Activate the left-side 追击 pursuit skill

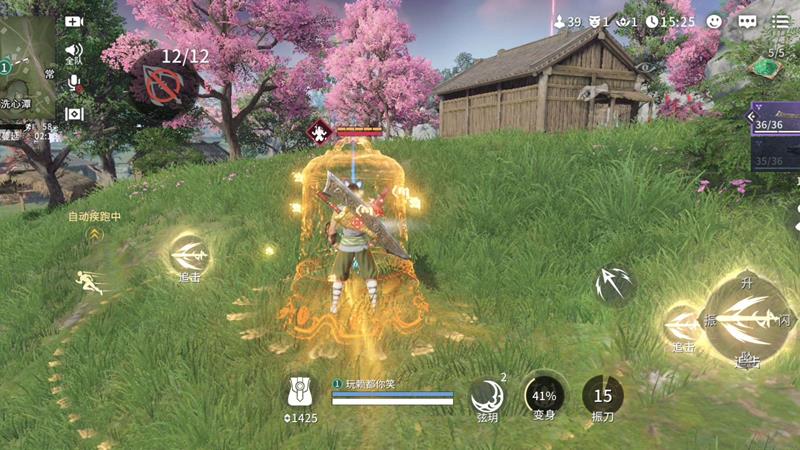point(188,254)
